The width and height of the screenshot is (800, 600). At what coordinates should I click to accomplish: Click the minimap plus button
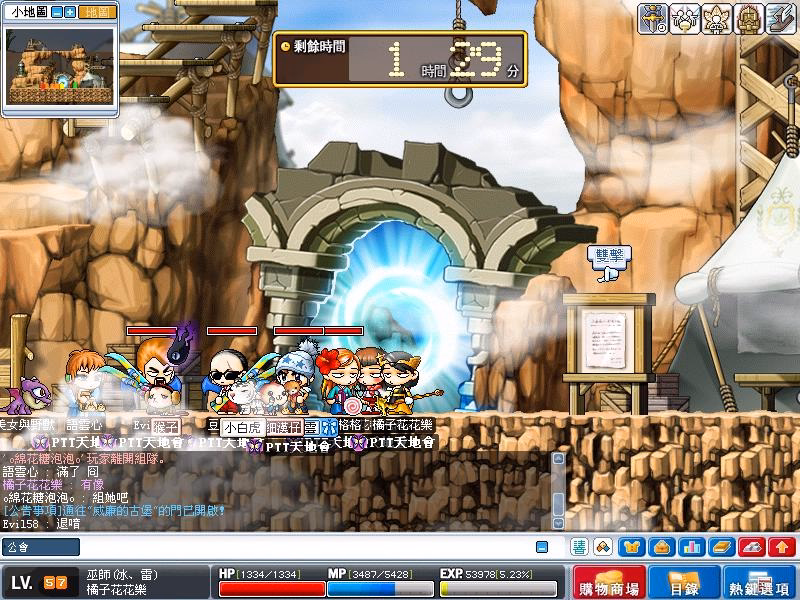point(70,13)
